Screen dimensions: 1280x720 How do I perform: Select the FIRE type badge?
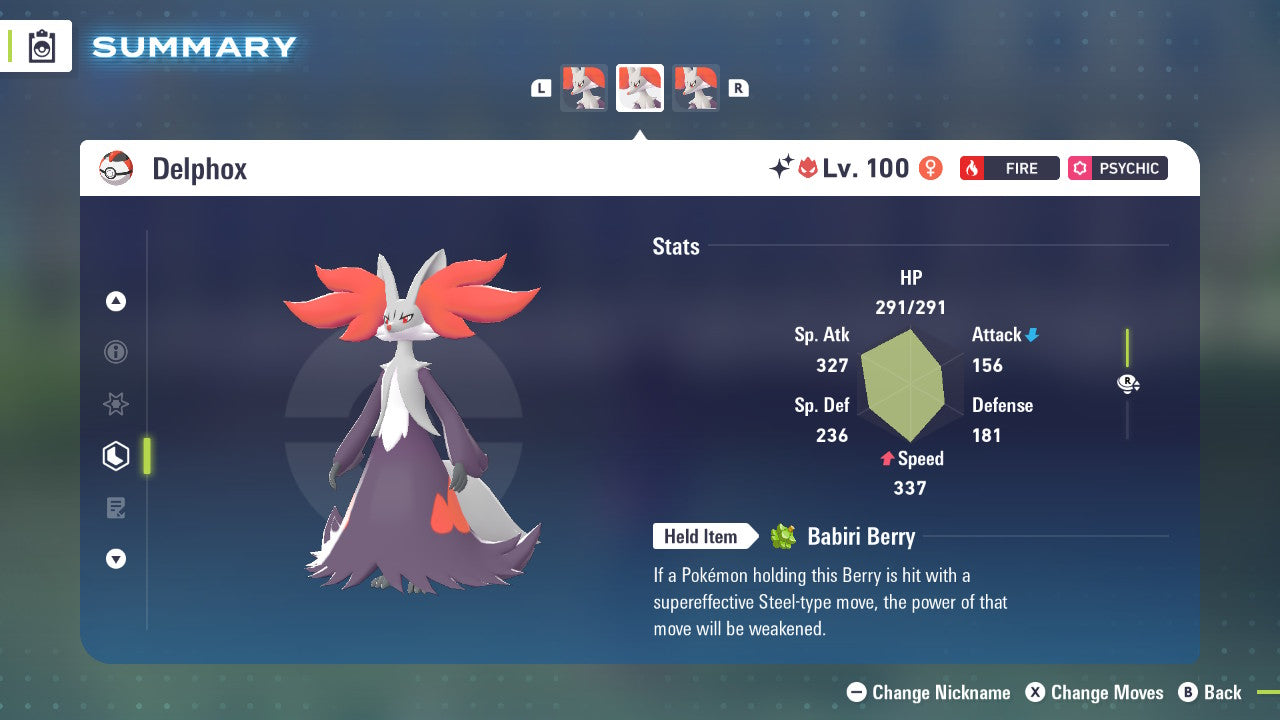pyautogui.click(x=1009, y=168)
